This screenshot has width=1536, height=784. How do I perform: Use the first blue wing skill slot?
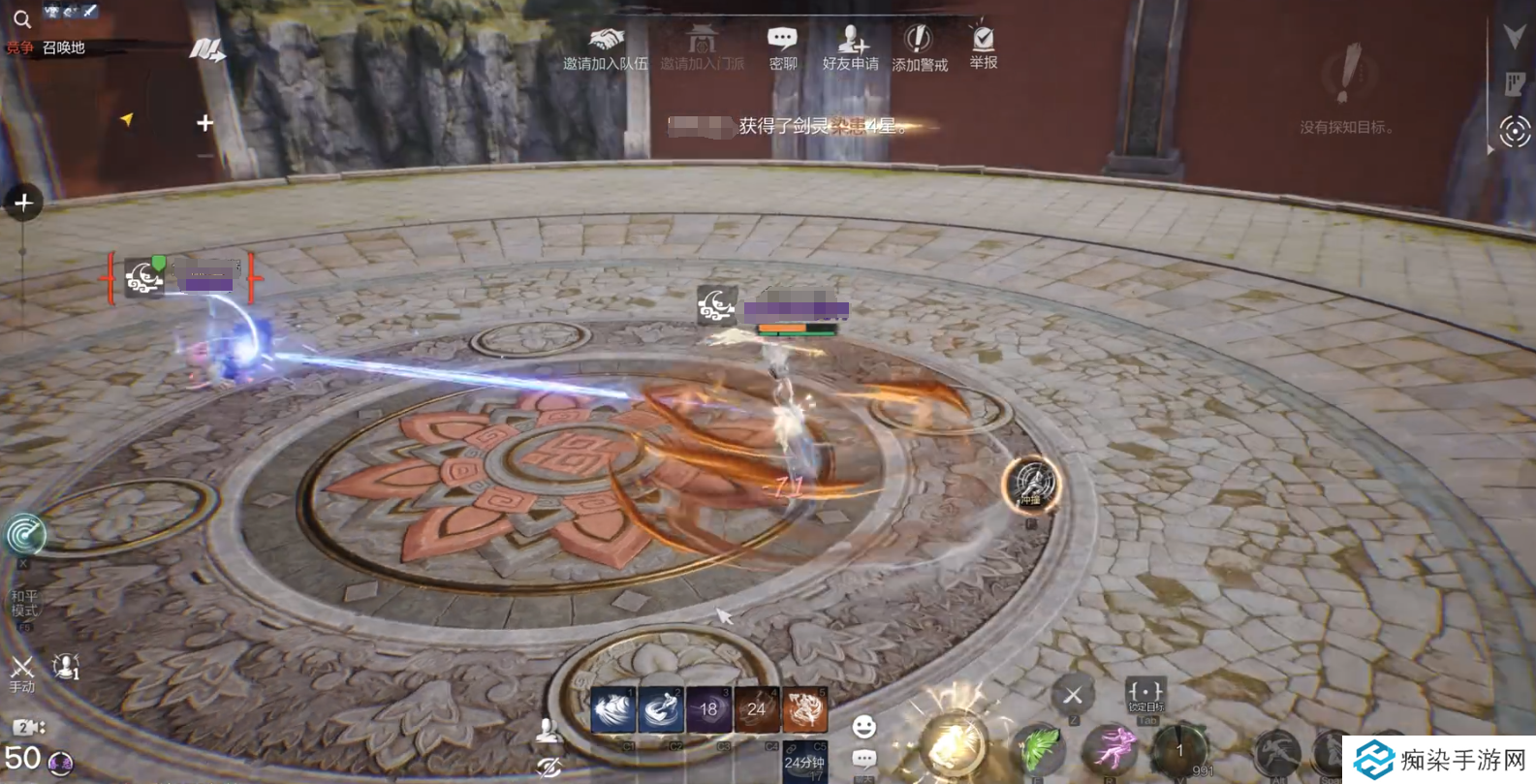(x=612, y=711)
